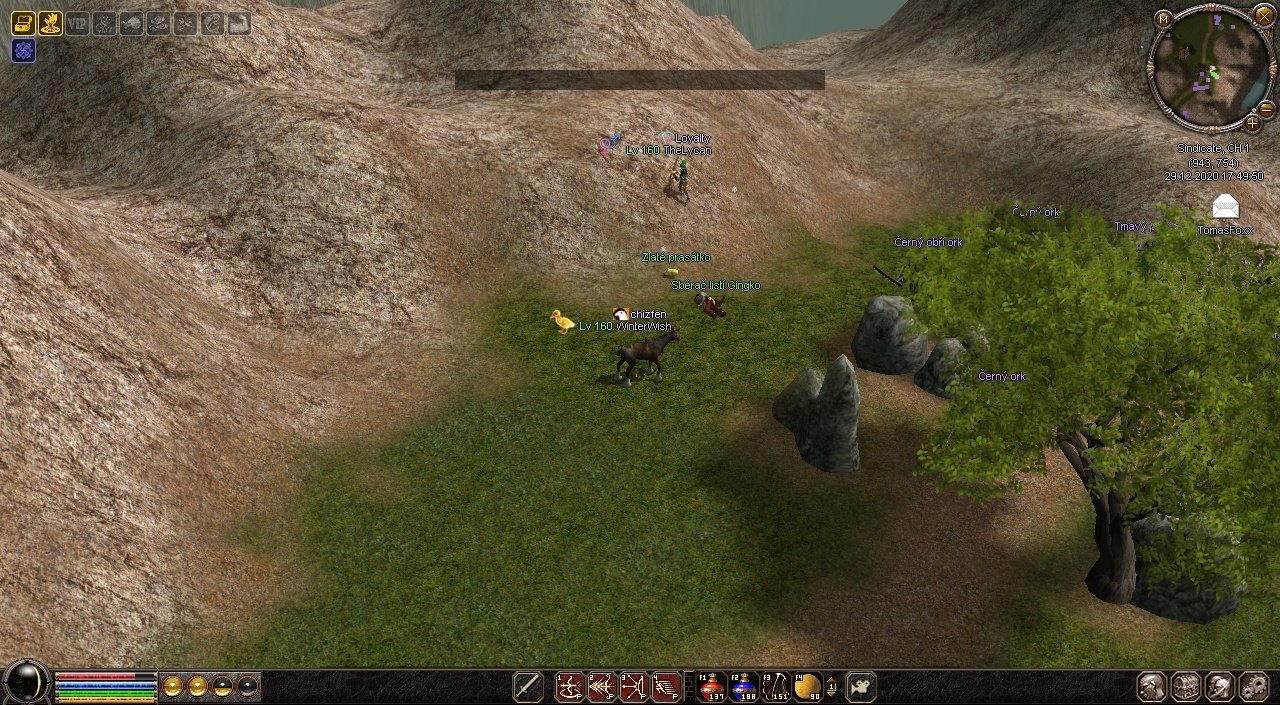This screenshot has width=1280, height=705.
Task: Zoom in the minimap with plus
Action: [x=1252, y=123]
